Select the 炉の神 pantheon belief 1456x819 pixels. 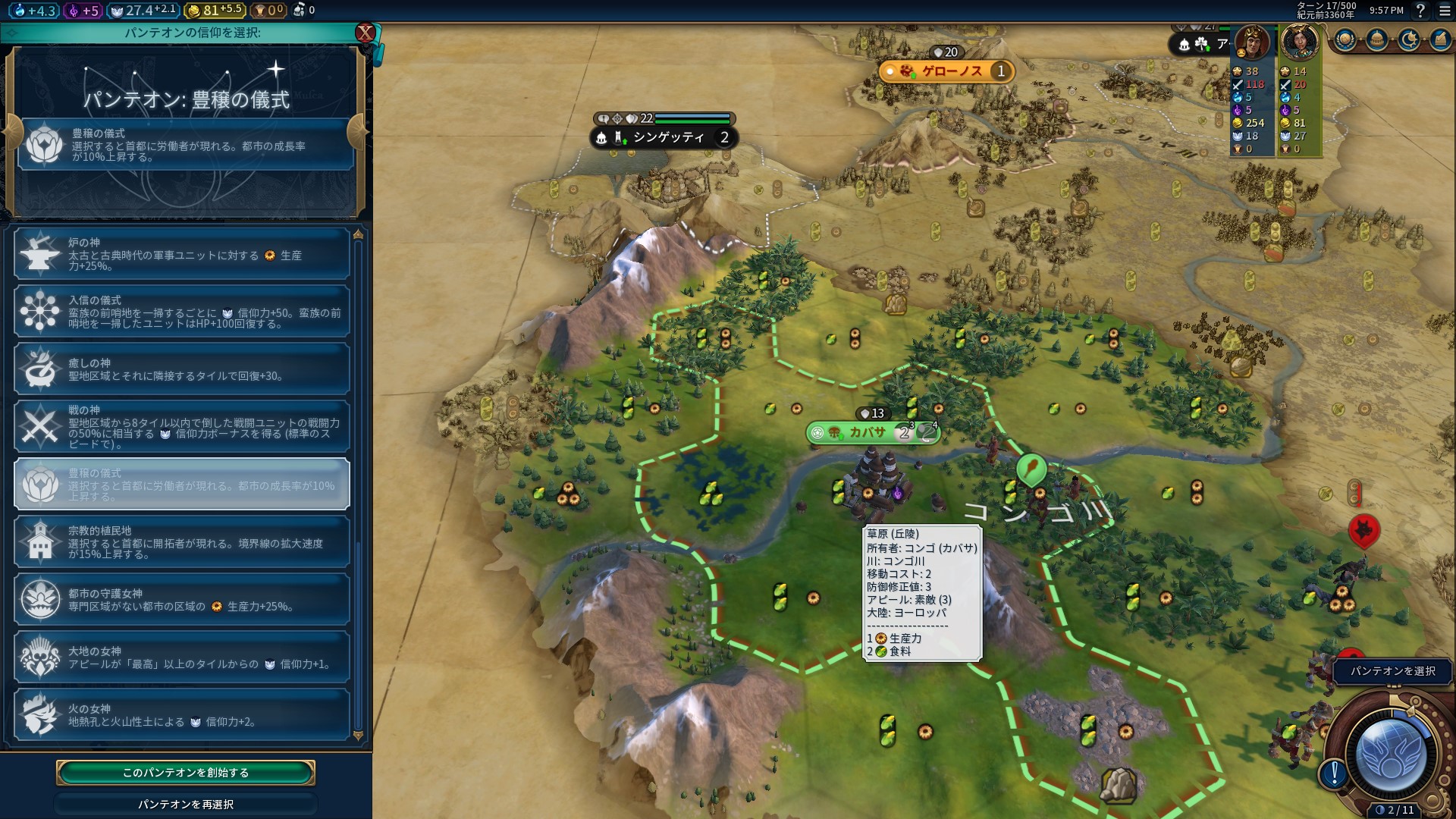[182, 254]
